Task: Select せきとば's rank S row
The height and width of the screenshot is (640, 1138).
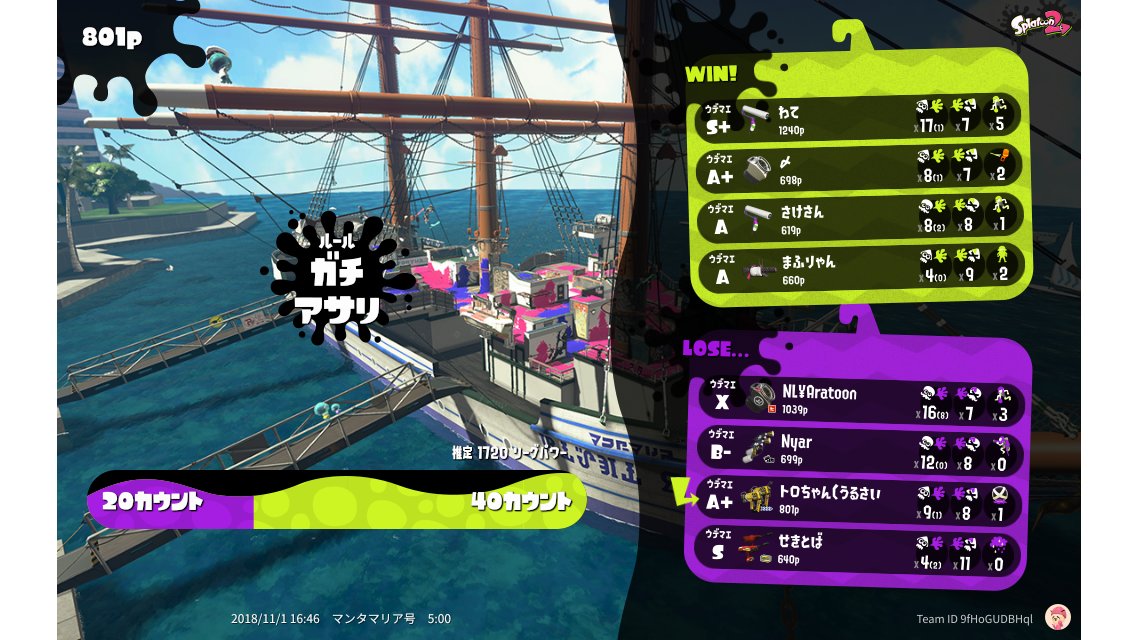Action: pyautogui.click(x=858, y=549)
